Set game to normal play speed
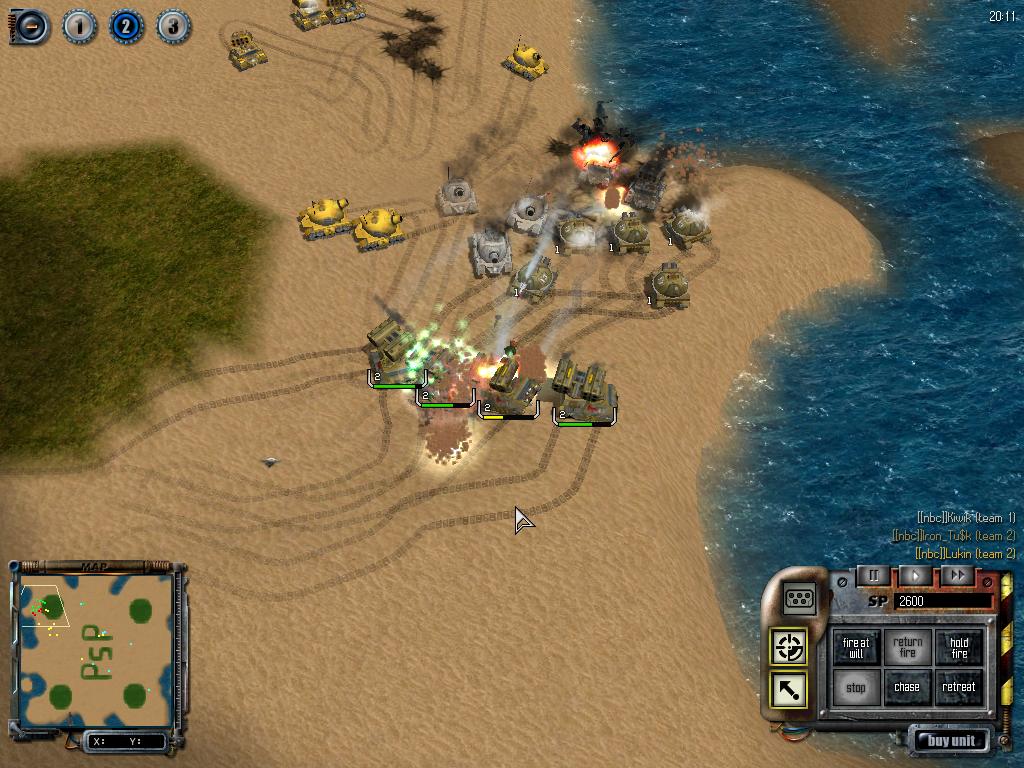 click(x=915, y=575)
